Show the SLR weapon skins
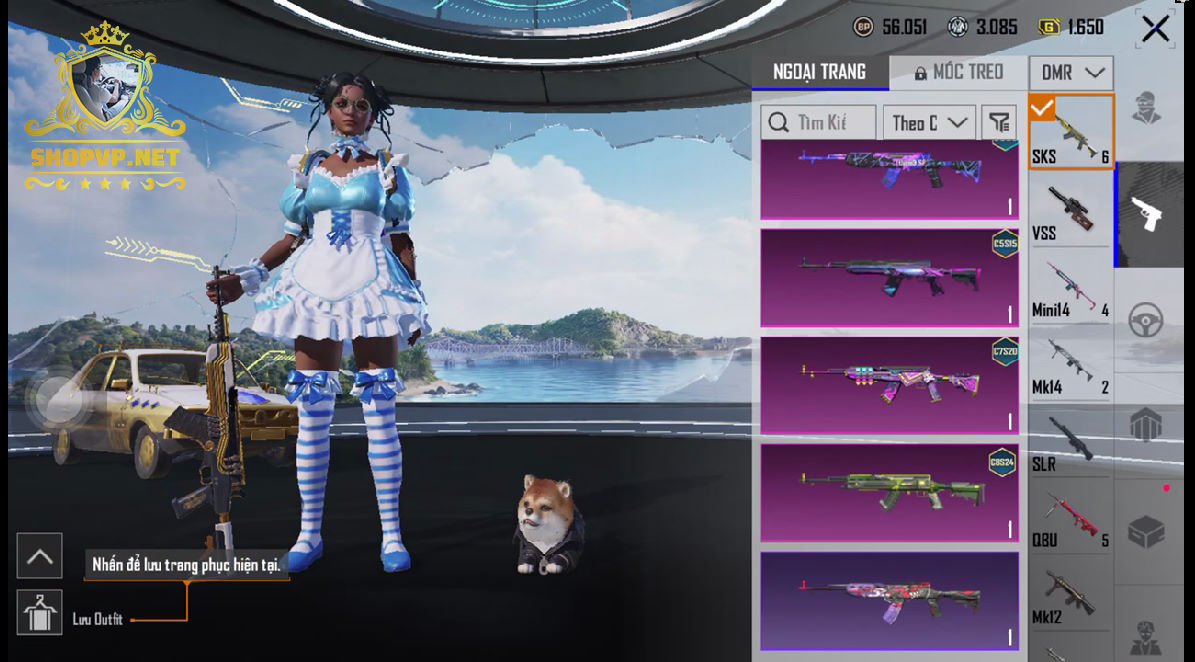Screen dimensions: 1195x662 [x=1071, y=442]
